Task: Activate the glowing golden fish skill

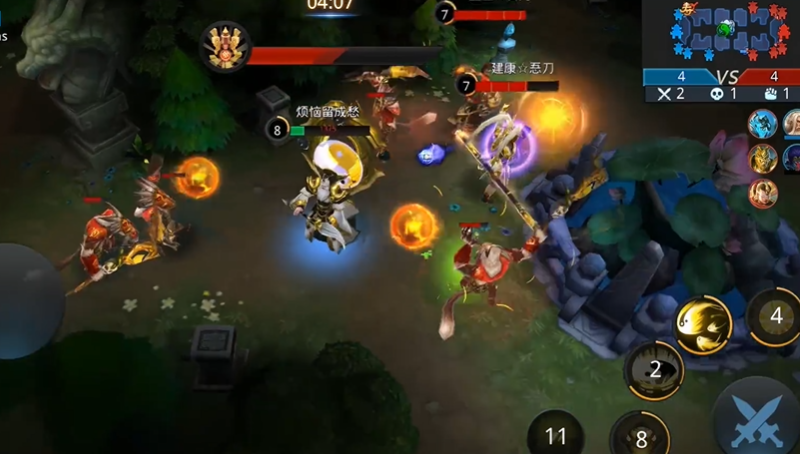Action: (704, 325)
